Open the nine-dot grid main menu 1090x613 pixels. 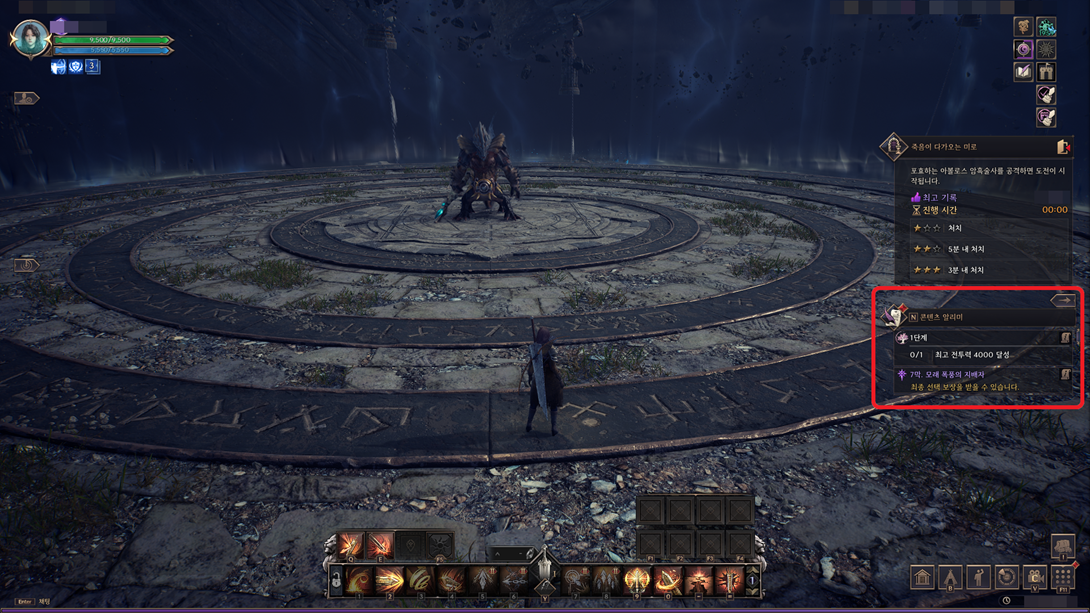tap(1063, 578)
